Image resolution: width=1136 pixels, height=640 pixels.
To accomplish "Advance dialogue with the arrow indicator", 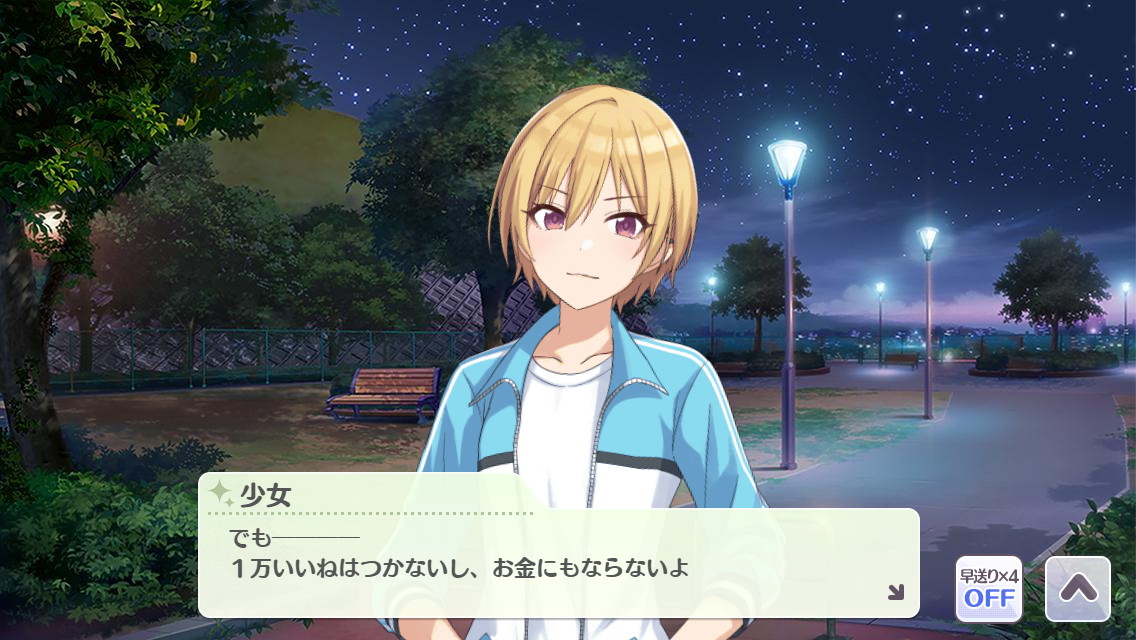I will click(895, 592).
